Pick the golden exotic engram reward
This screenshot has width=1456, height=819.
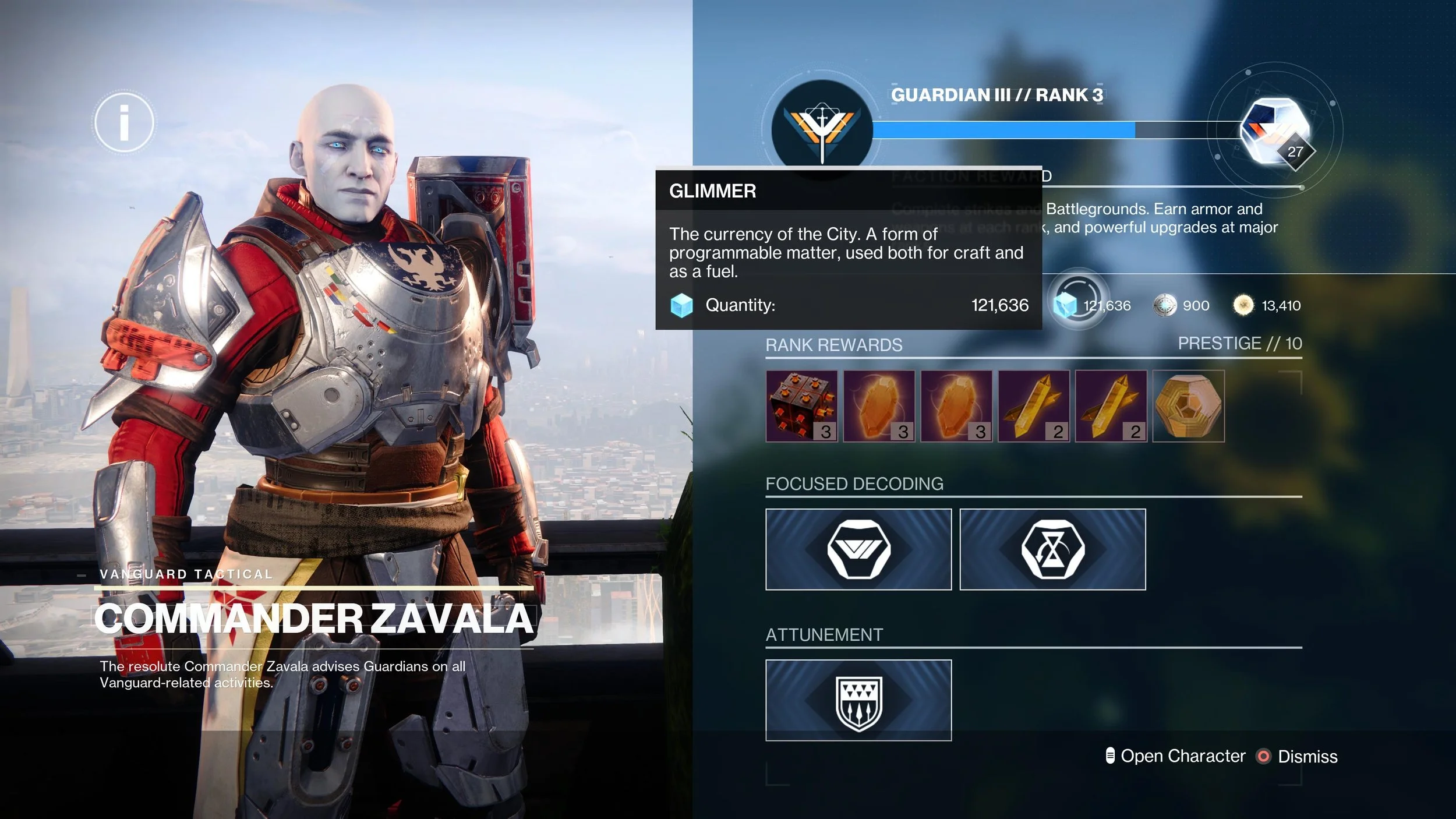point(1188,406)
